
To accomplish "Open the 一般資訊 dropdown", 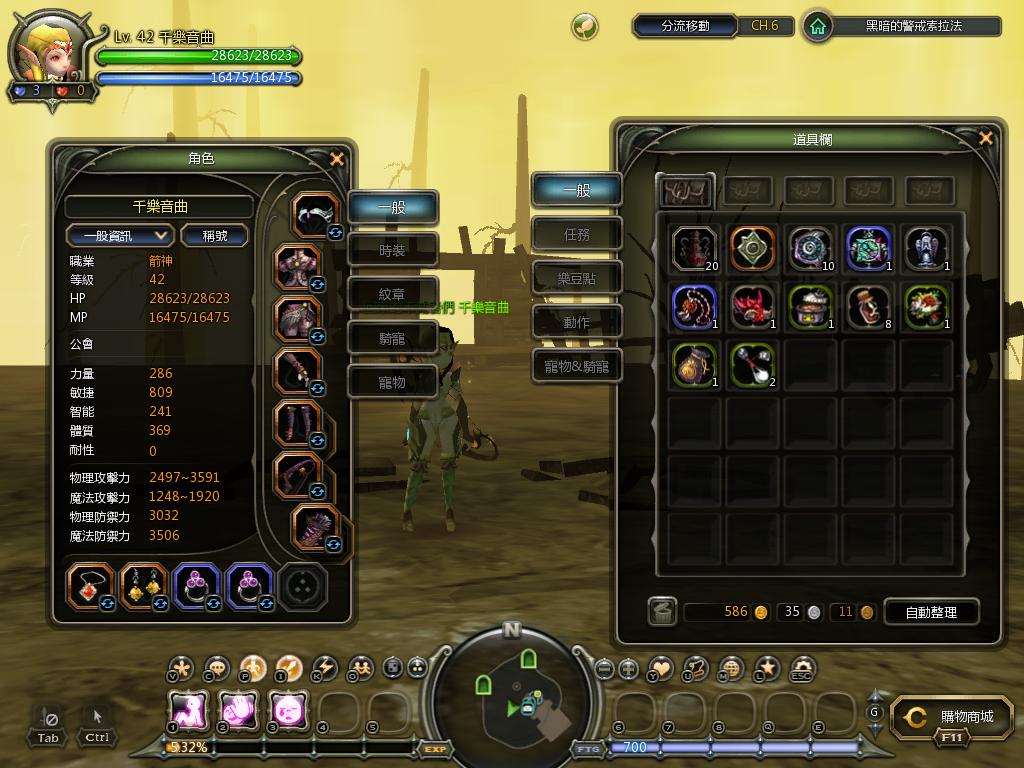I will [x=120, y=235].
